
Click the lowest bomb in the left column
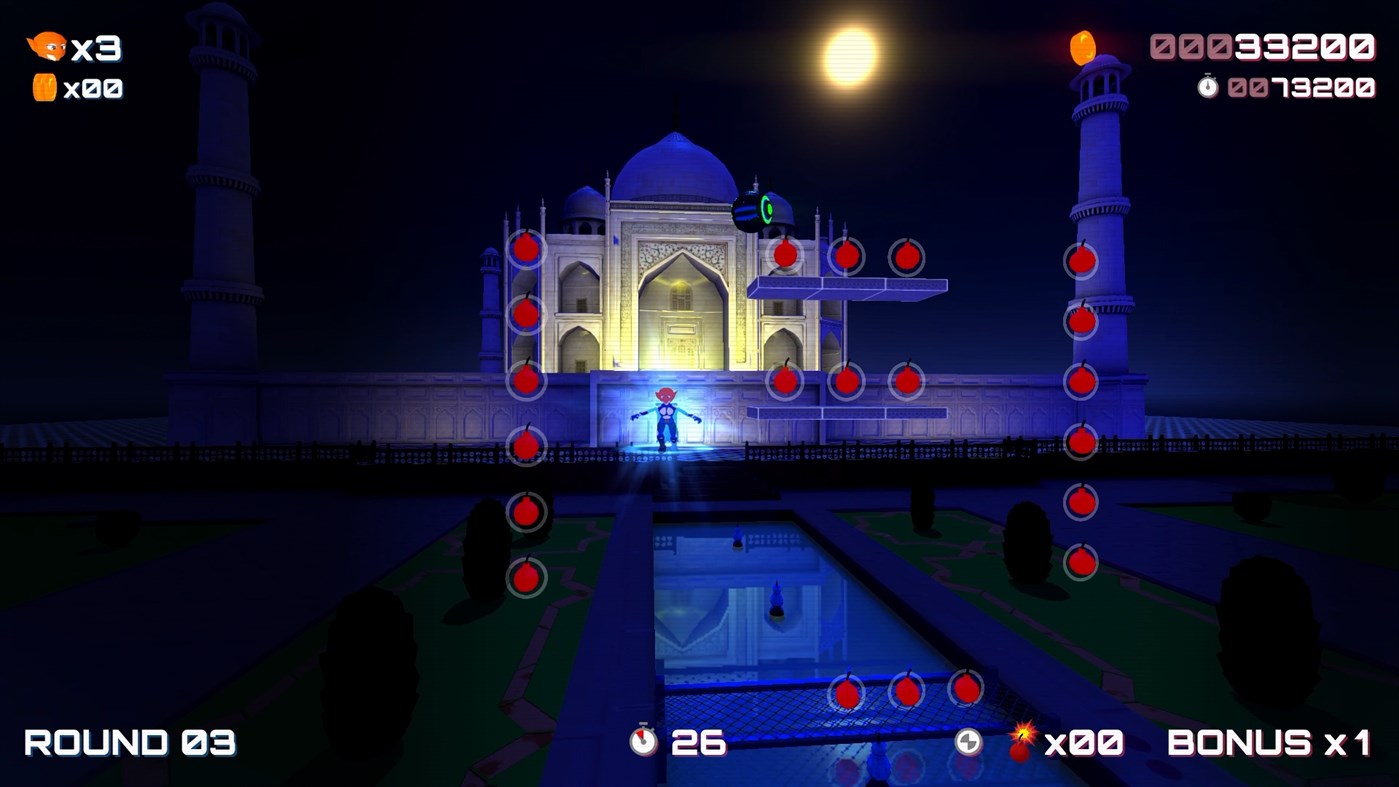[525, 577]
